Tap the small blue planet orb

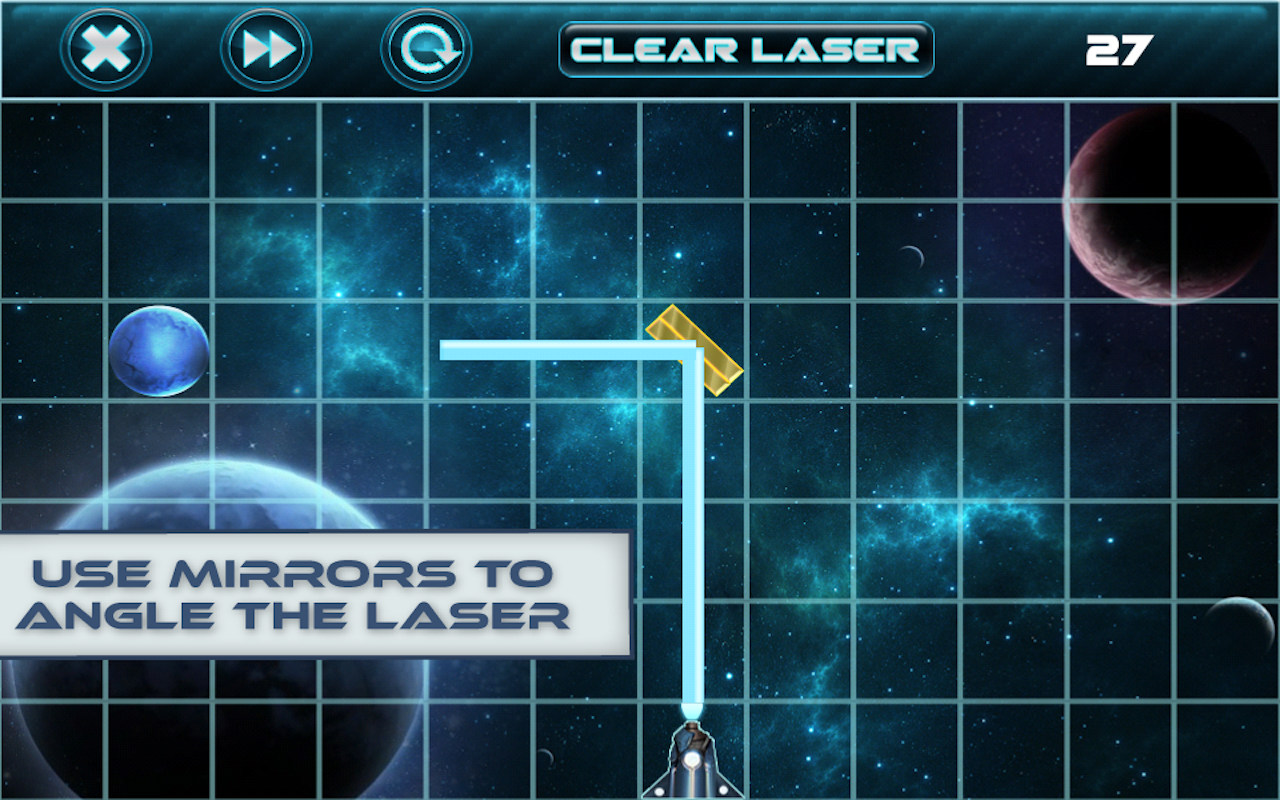[x=160, y=353]
